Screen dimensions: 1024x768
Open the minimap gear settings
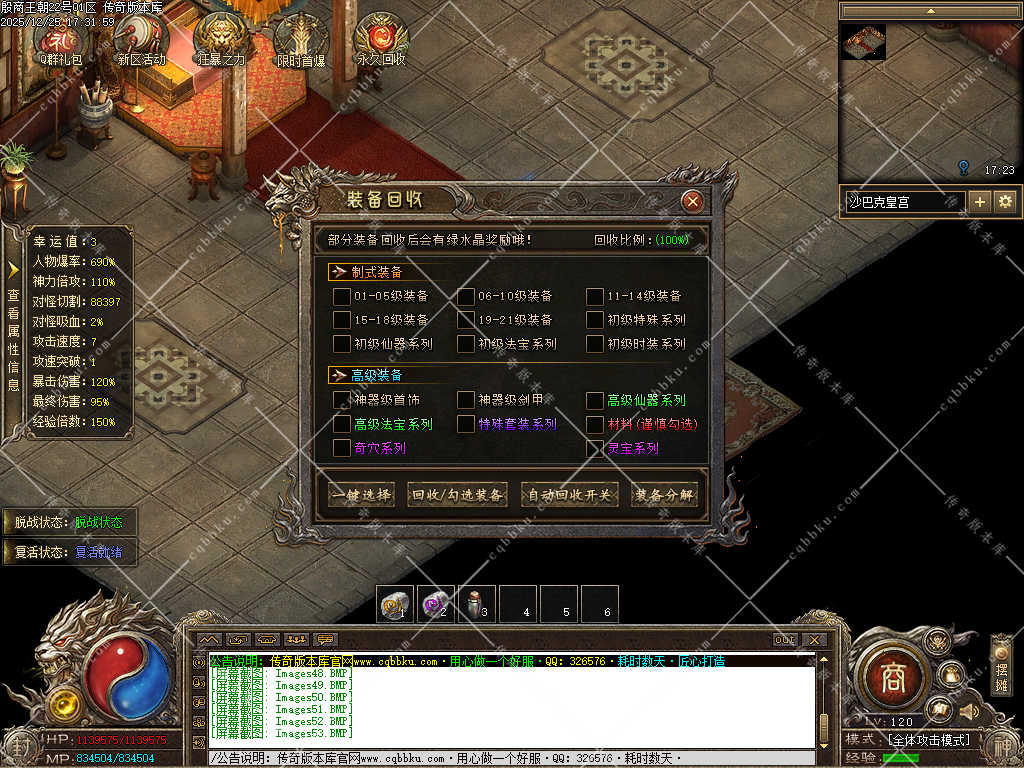click(x=1005, y=201)
